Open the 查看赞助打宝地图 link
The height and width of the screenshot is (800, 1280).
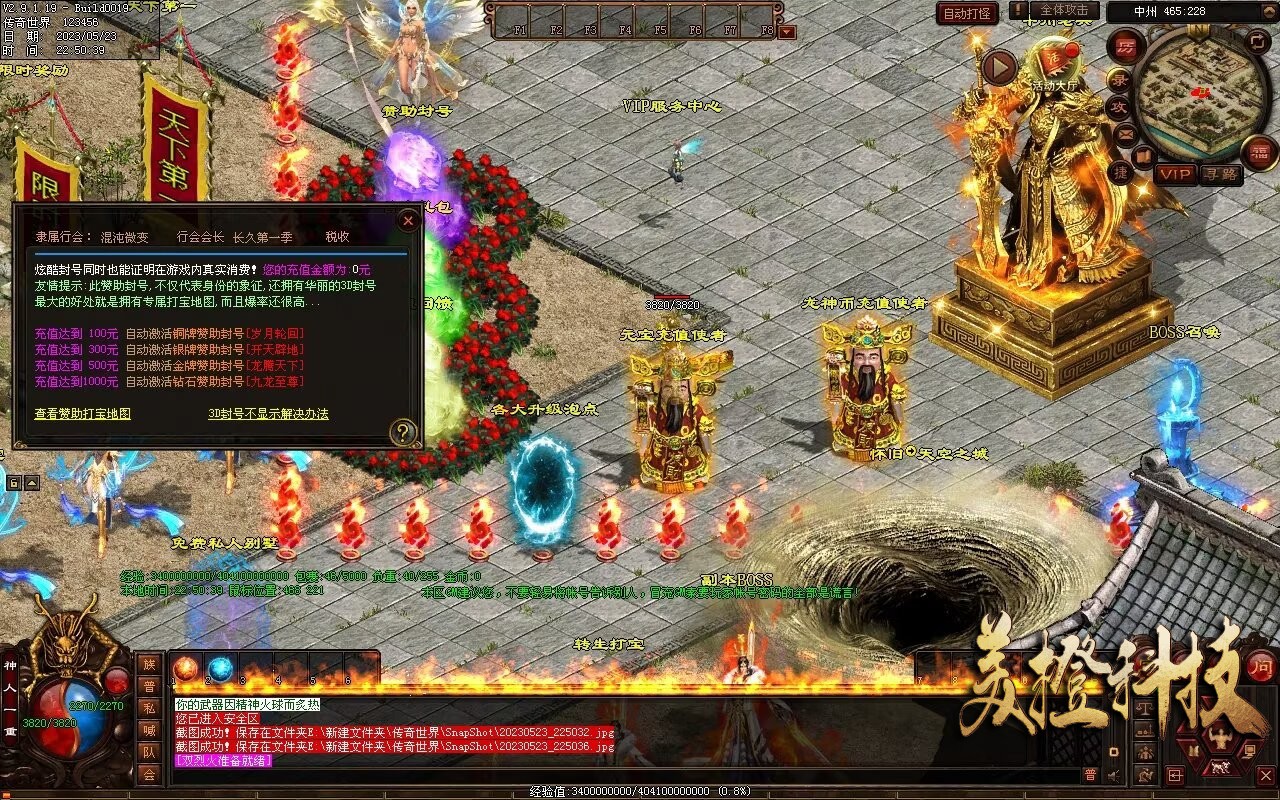[x=82, y=413]
